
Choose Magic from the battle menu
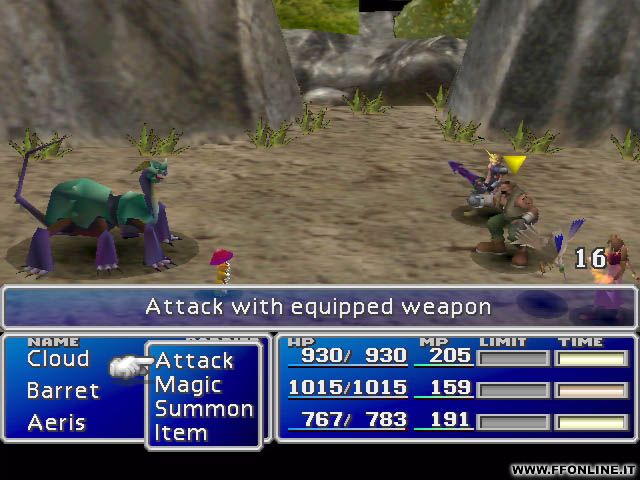pyautogui.click(x=188, y=385)
